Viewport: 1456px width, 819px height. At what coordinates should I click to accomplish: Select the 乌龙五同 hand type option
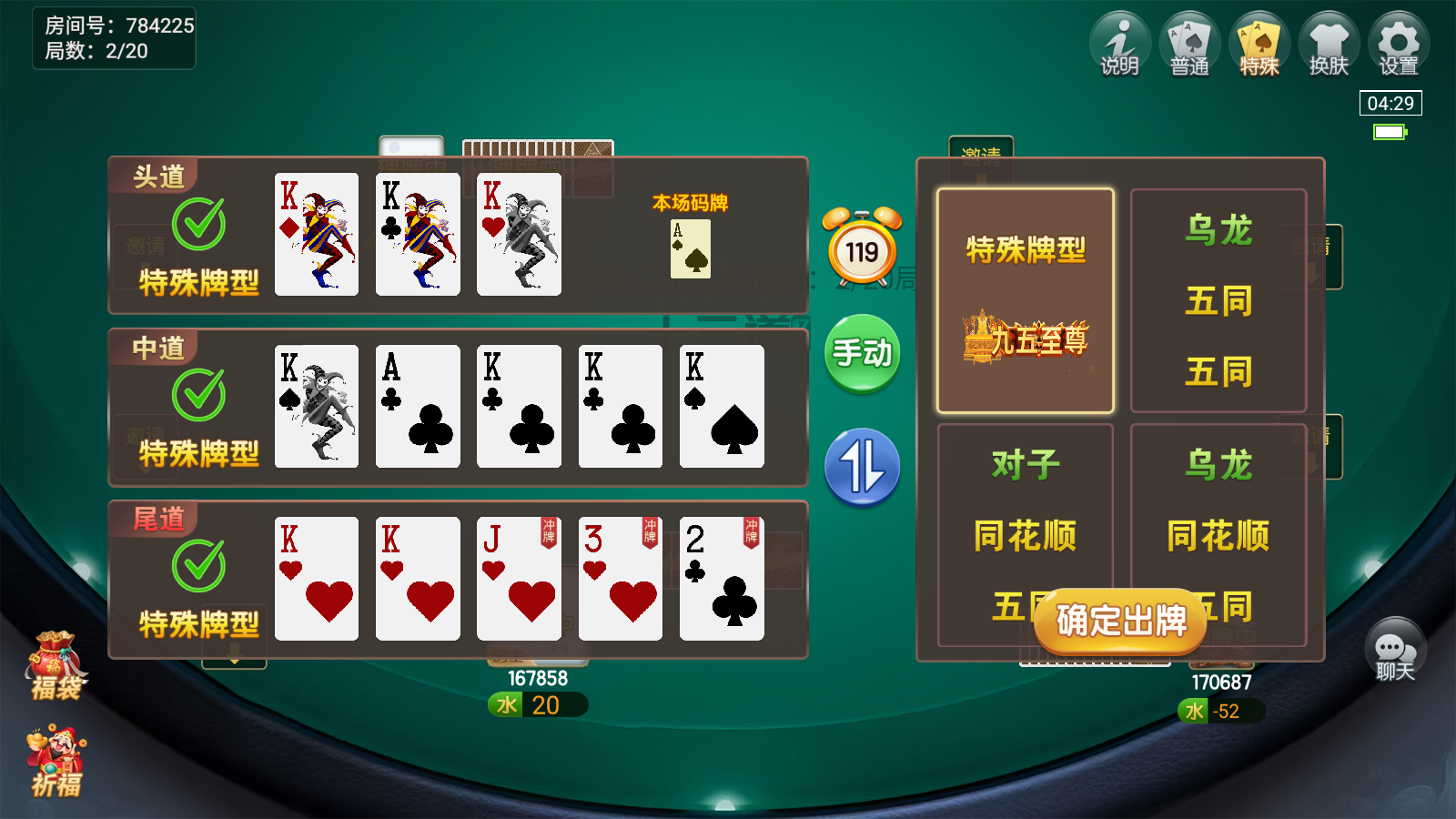point(1218,300)
